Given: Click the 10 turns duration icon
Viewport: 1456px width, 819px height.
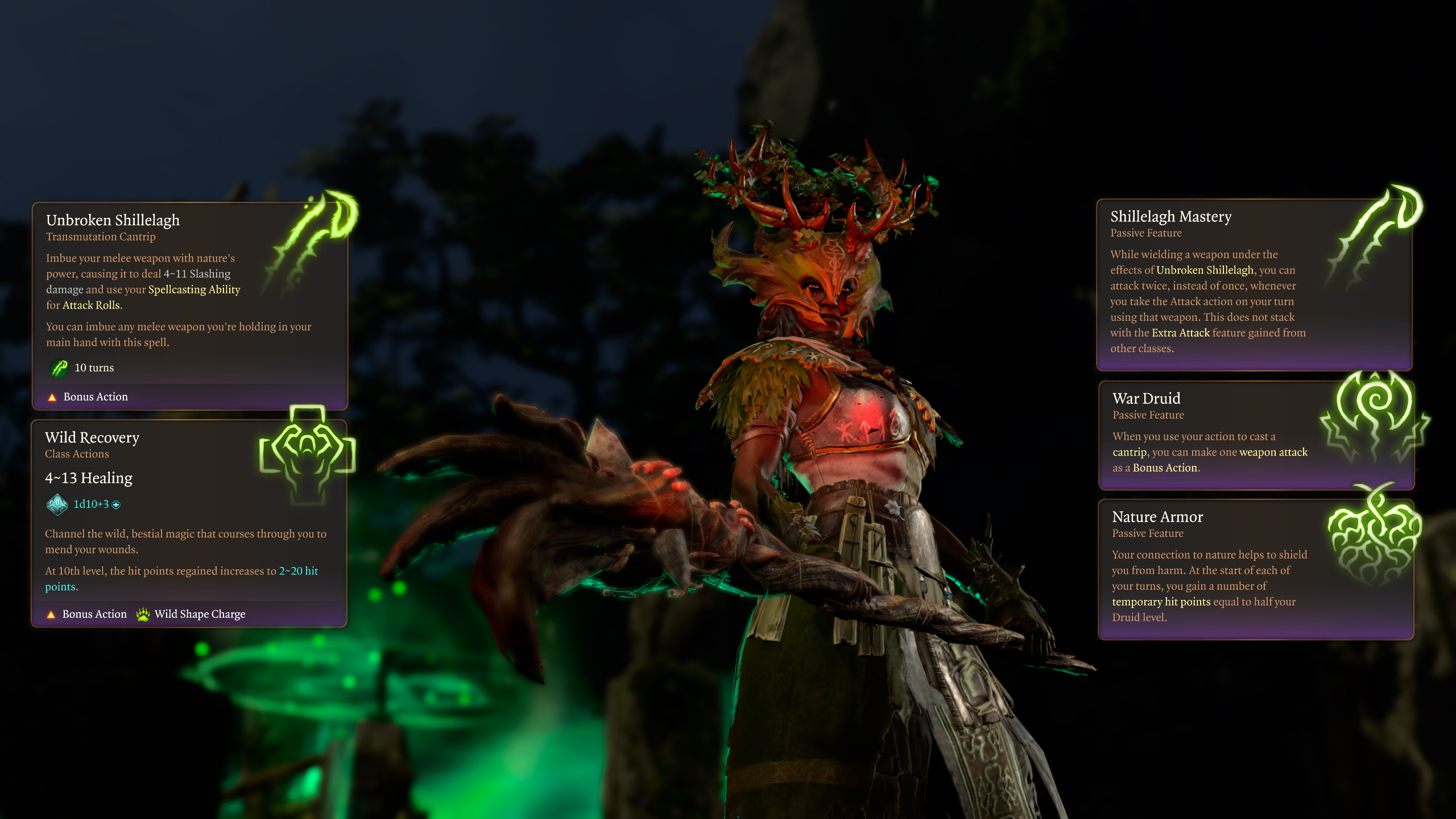Looking at the screenshot, I should pos(59,368).
